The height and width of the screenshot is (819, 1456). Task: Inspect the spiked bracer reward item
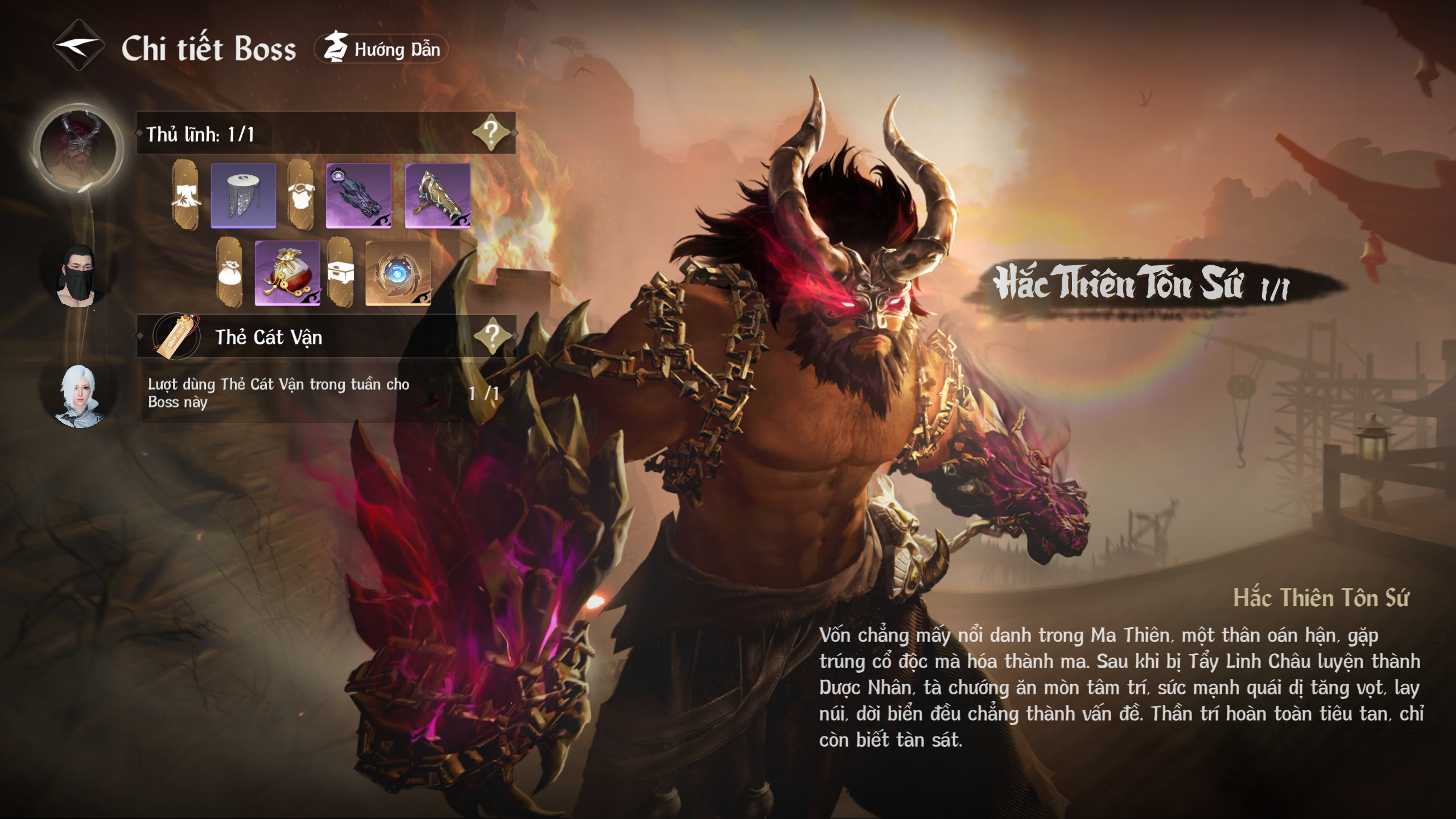[x=438, y=195]
